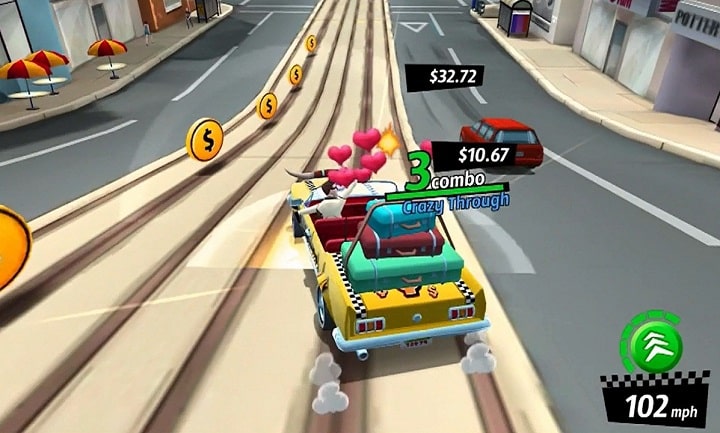
Task: Activate the green chevron boost button
Action: point(656,344)
